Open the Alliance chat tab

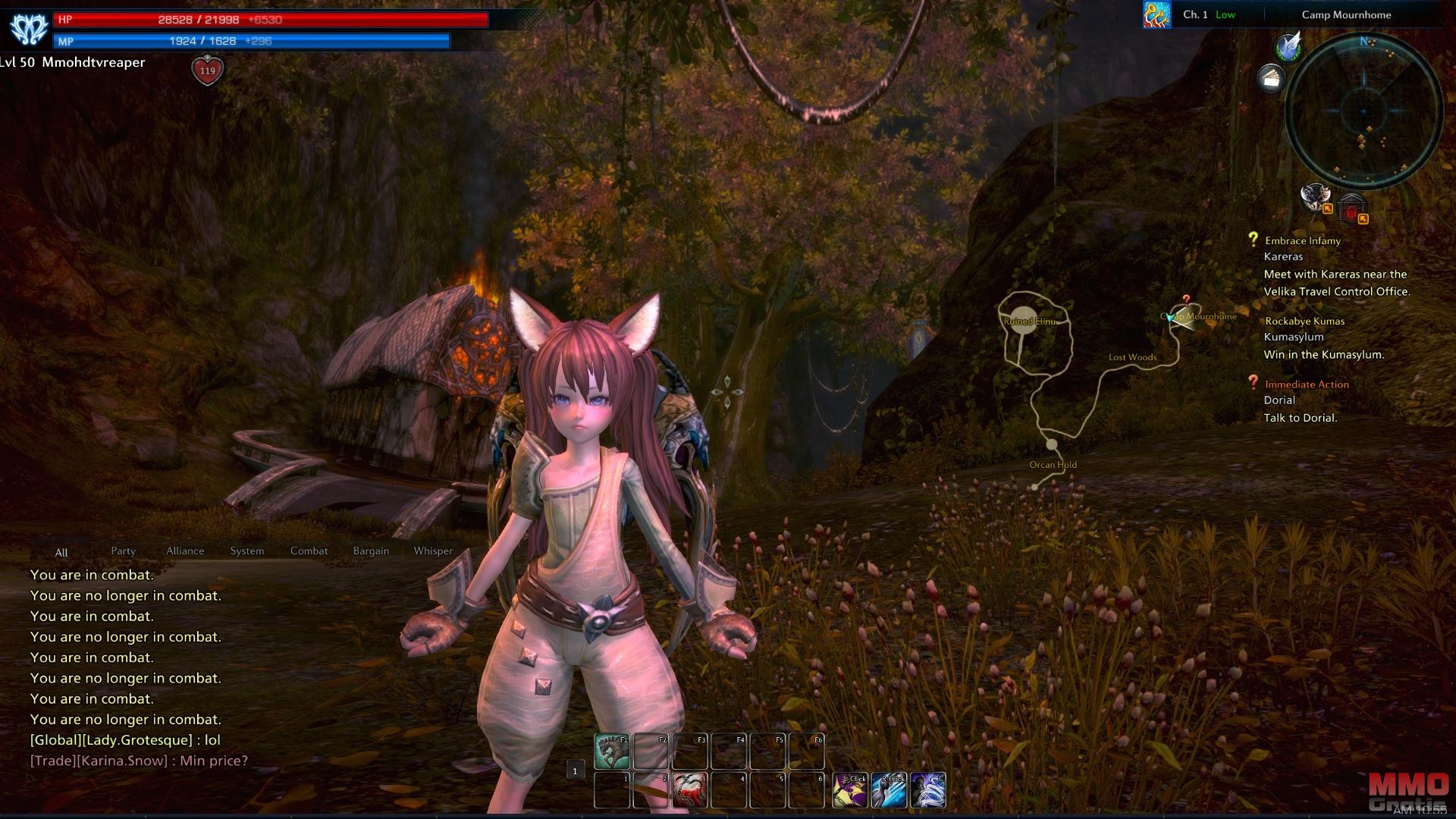click(185, 551)
